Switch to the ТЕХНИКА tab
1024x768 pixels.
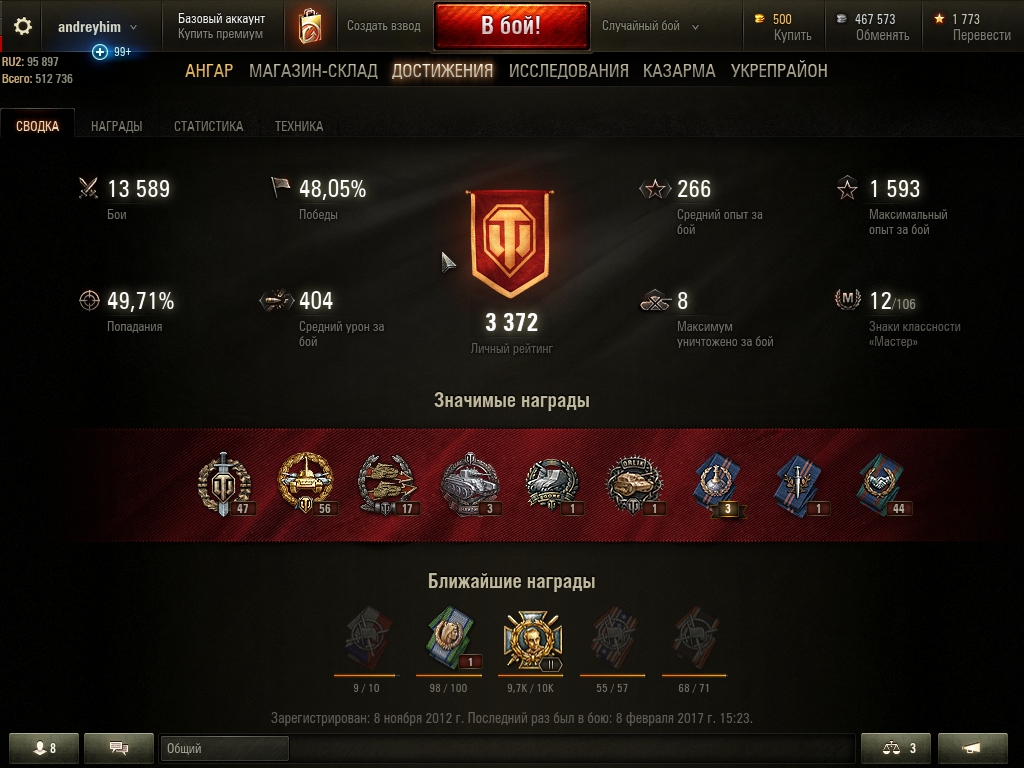(x=299, y=126)
